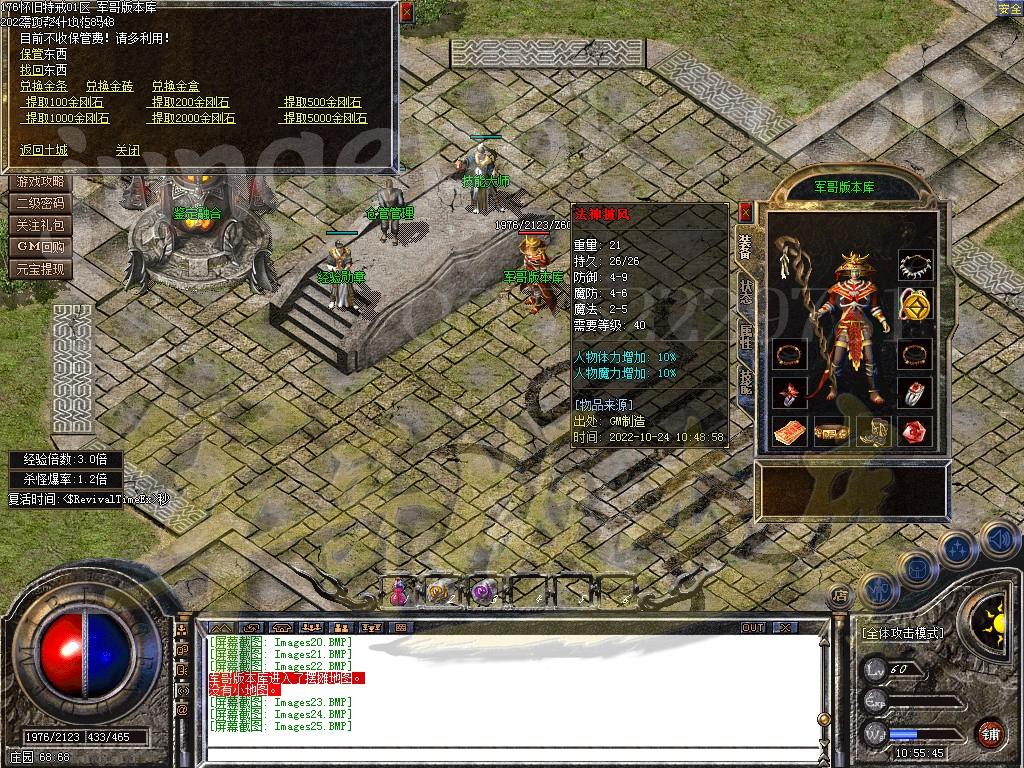Switch to the 技能 skills tab
Image resolution: width=1024 pixels, height=768 pixels.
point(745,380)
